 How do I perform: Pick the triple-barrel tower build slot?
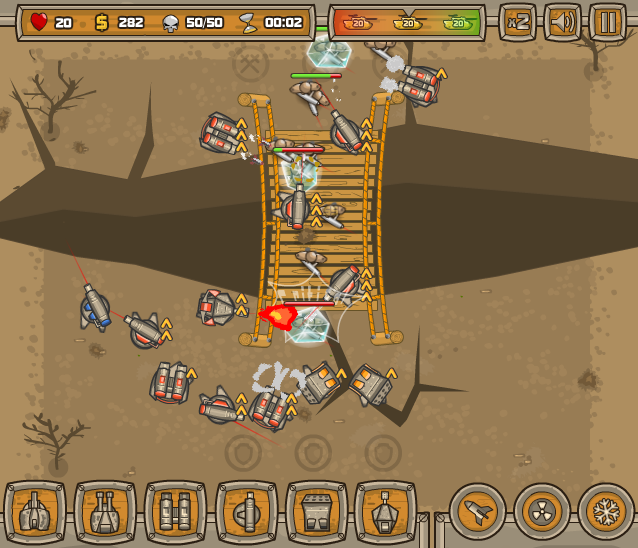point(175,512)
